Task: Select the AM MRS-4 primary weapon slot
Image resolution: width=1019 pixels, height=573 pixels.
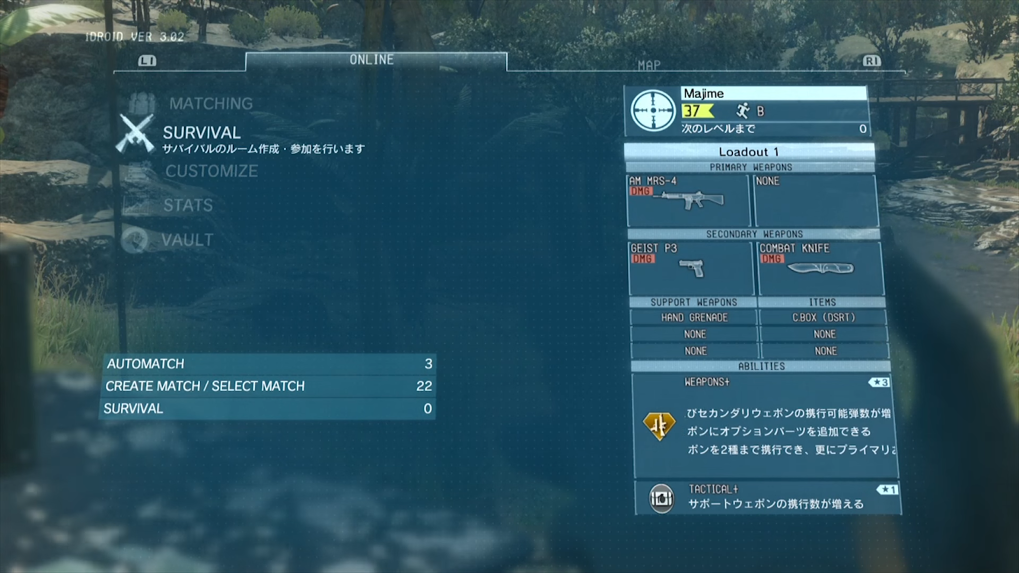Action: (x=688, y=200)
